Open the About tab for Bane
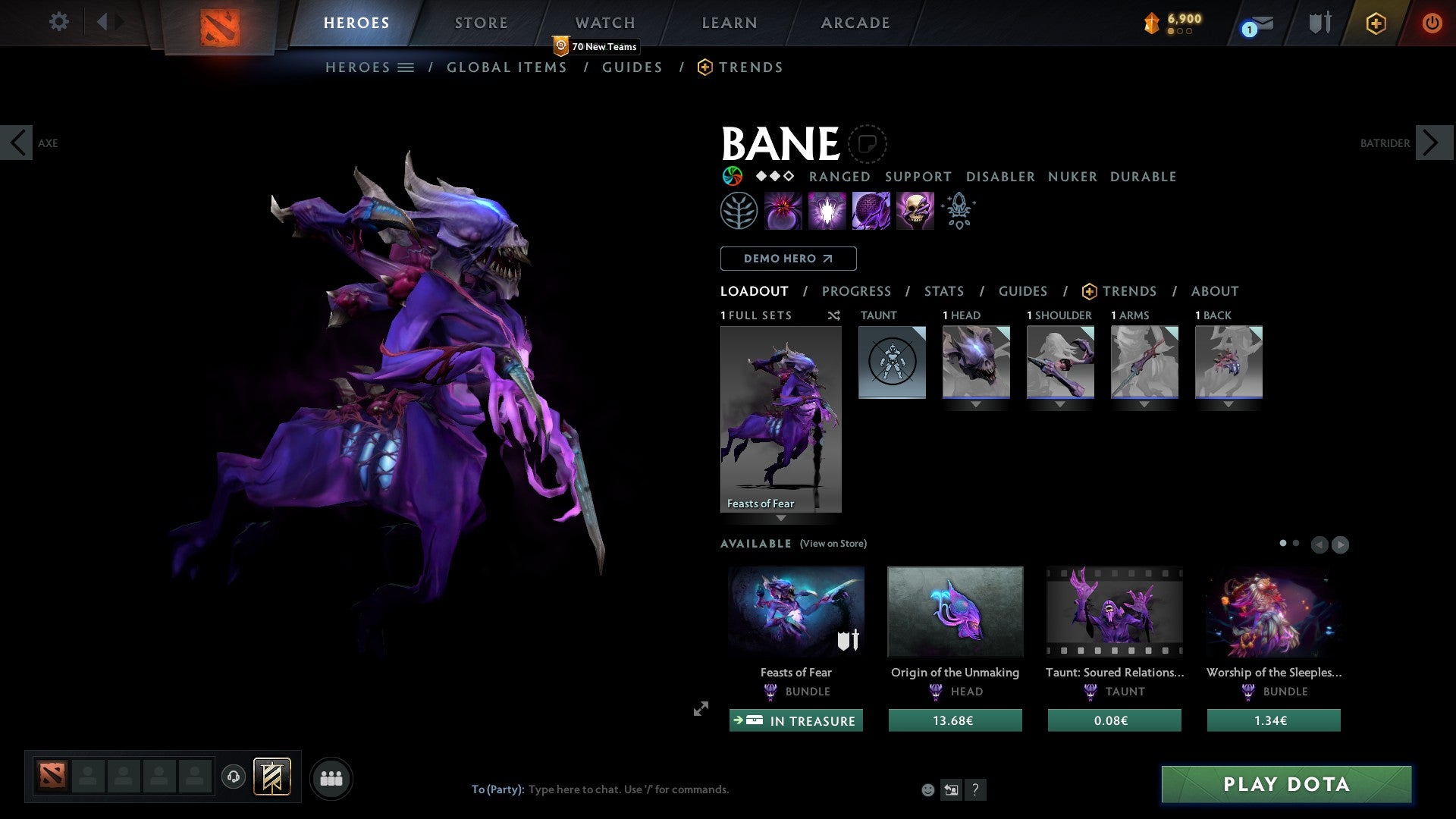1456x819 pixels. click(1215, 291)
